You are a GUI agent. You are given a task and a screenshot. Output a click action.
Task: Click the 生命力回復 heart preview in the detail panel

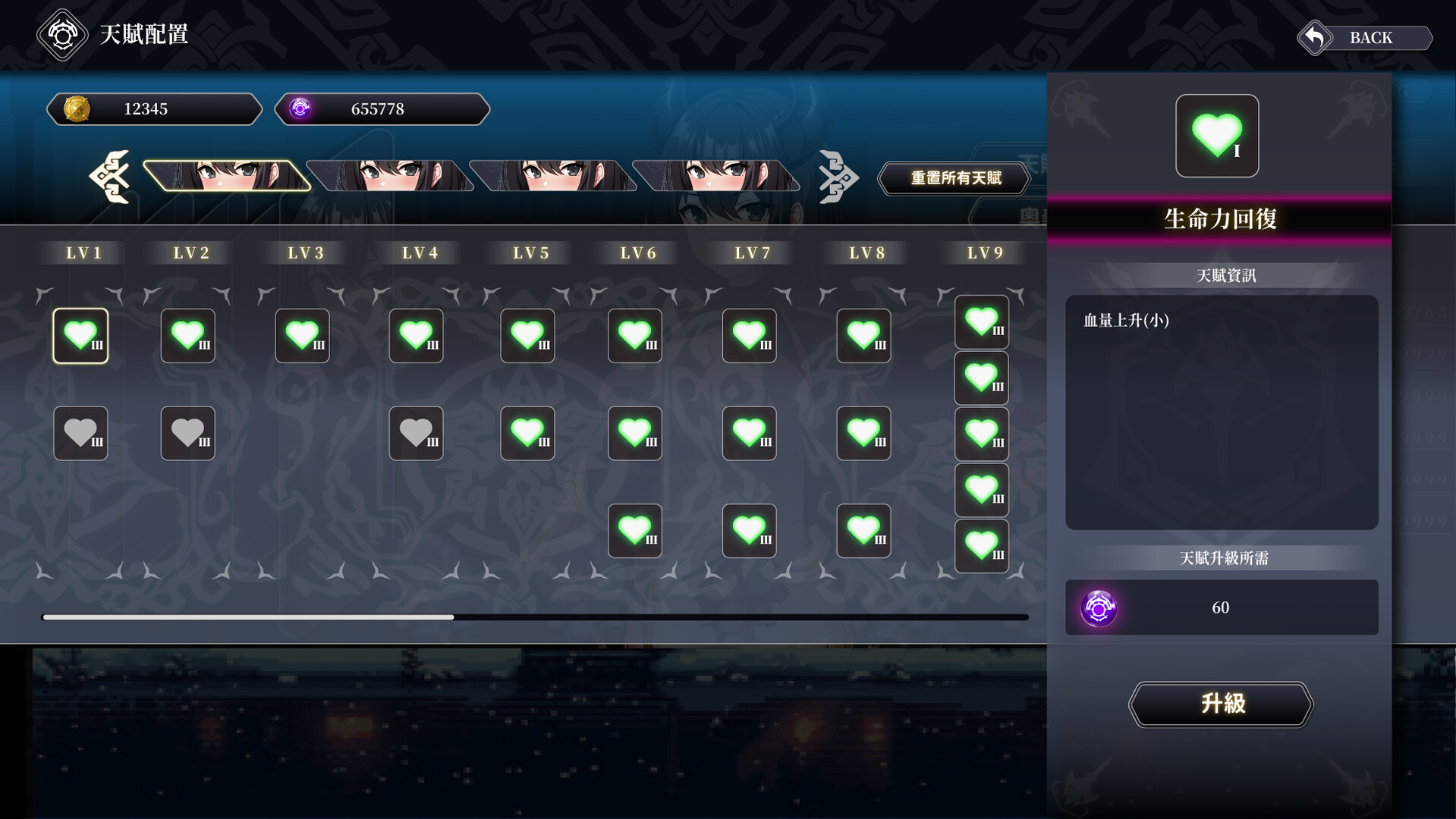pos(1217,136)
